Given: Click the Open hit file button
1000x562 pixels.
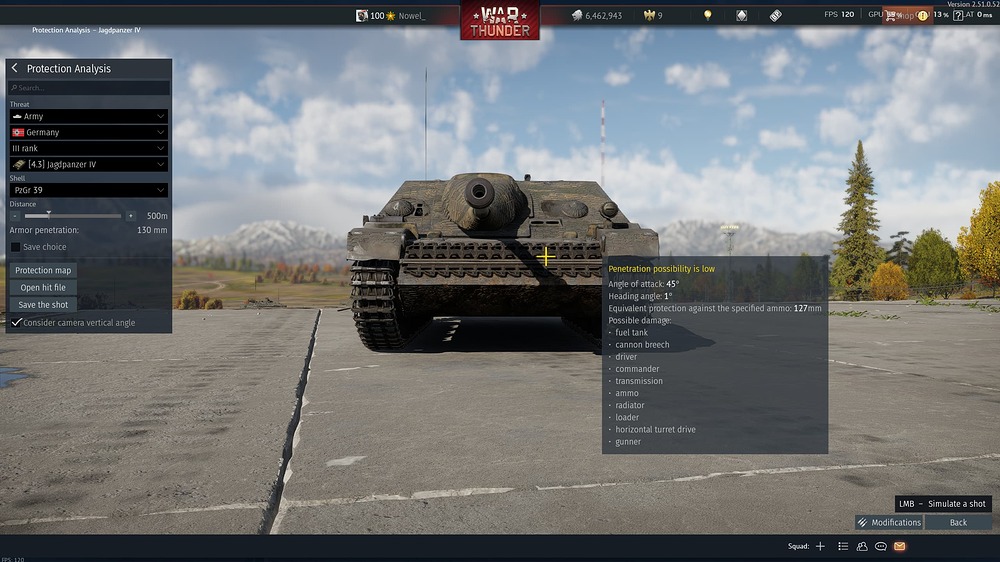Looking at the screenshot, I should (x=43, y=288).
